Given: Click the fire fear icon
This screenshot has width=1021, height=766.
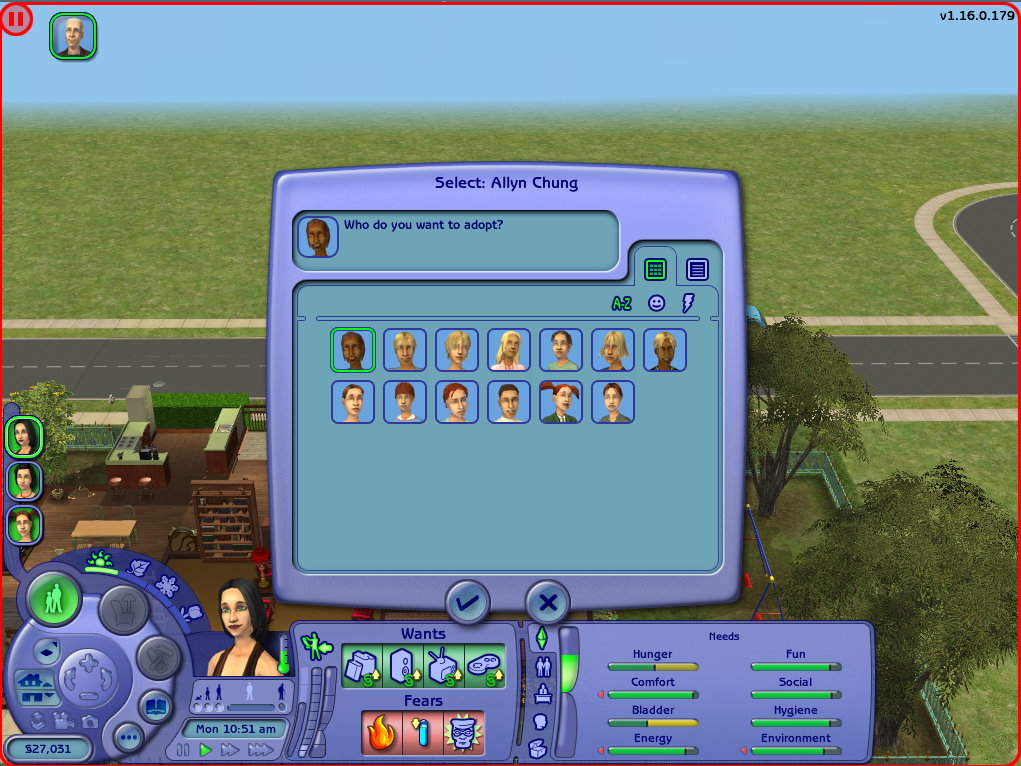Looking at the screenshot, I should coord(382,732).
